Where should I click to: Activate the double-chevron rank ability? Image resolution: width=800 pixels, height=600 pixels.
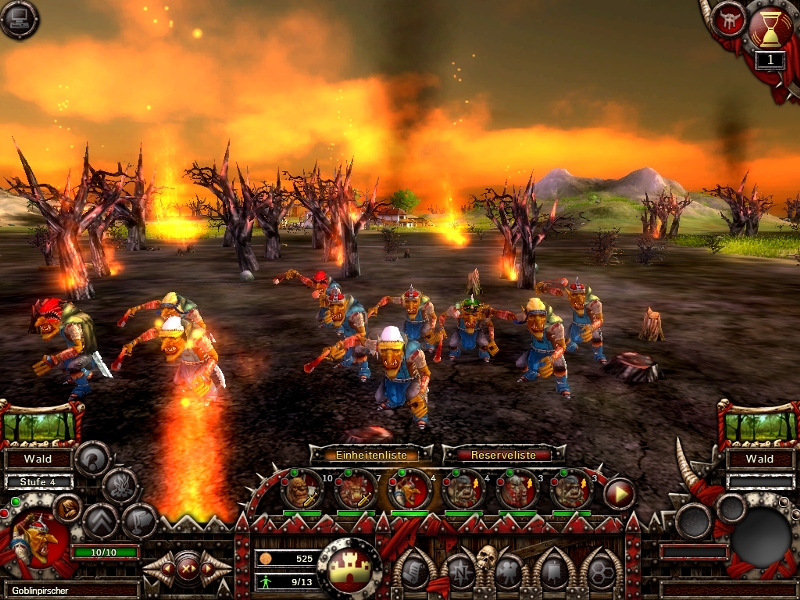pyautogui.click(x=100, y=519)
